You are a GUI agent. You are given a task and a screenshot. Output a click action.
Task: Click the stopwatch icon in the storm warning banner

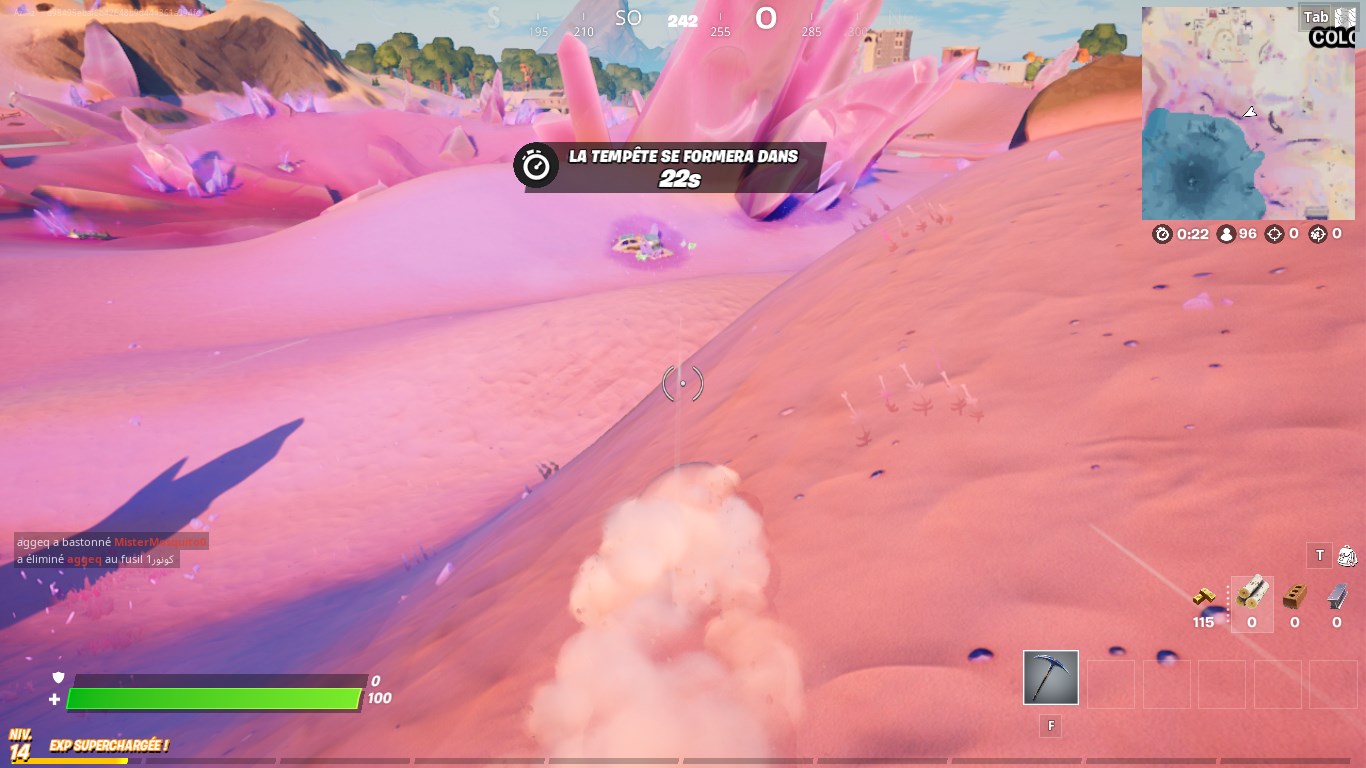pyautogui.click(x=536, y=164)
